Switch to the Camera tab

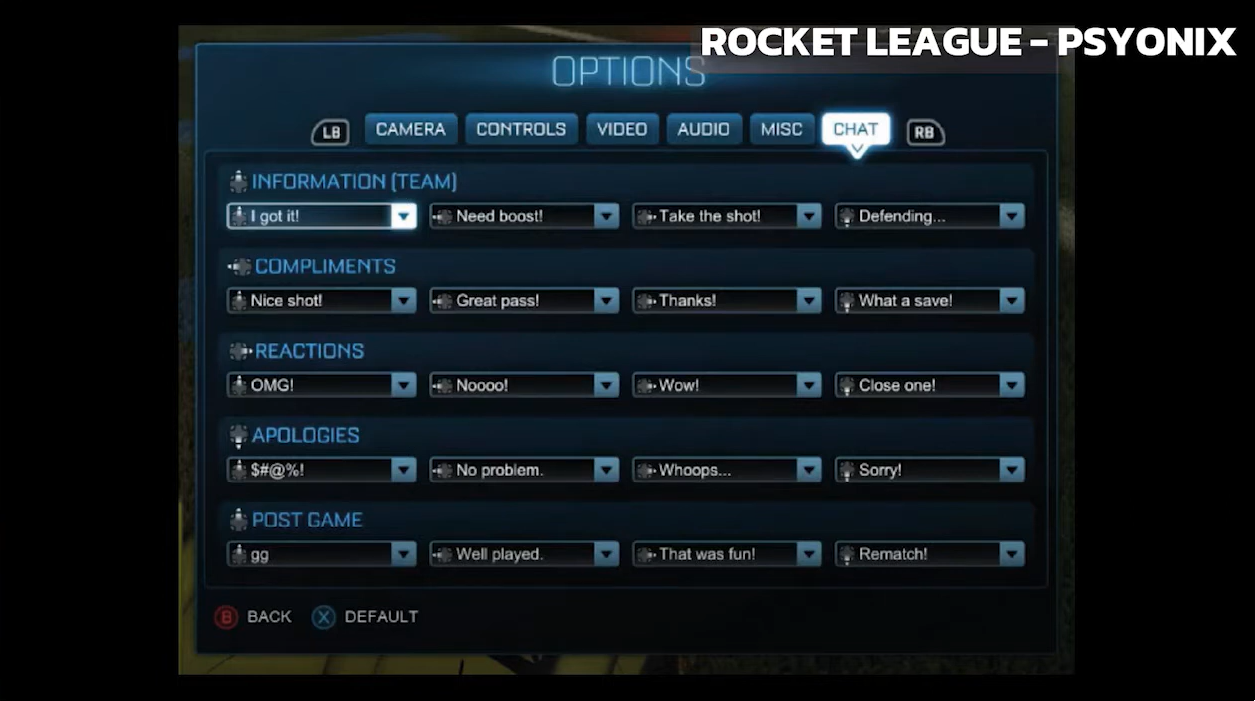[410, 129]
